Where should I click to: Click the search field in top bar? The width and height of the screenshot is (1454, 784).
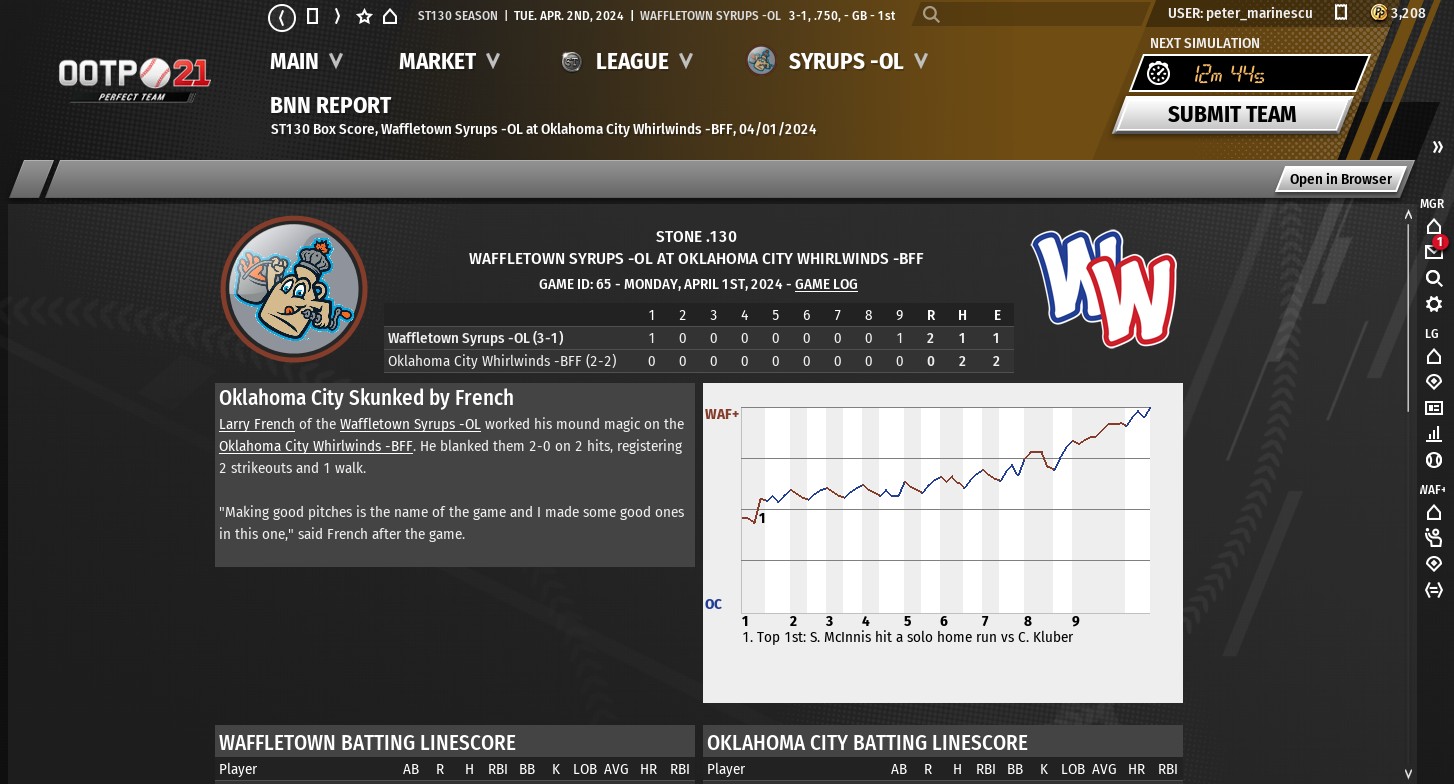[1030, 15]
